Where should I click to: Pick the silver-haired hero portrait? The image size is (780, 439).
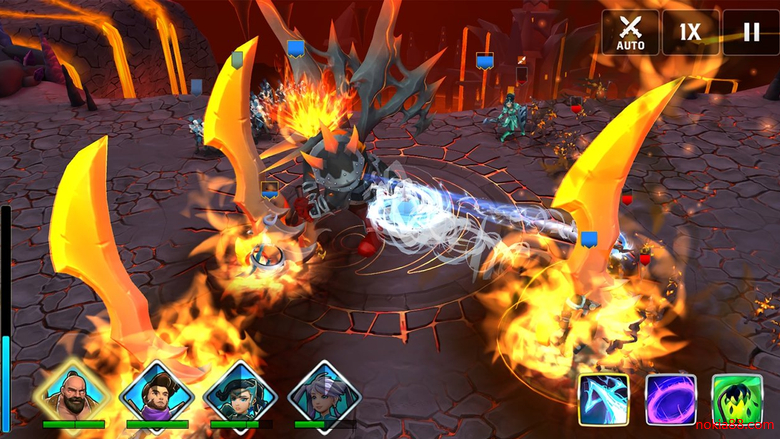[x=324, y=394]
